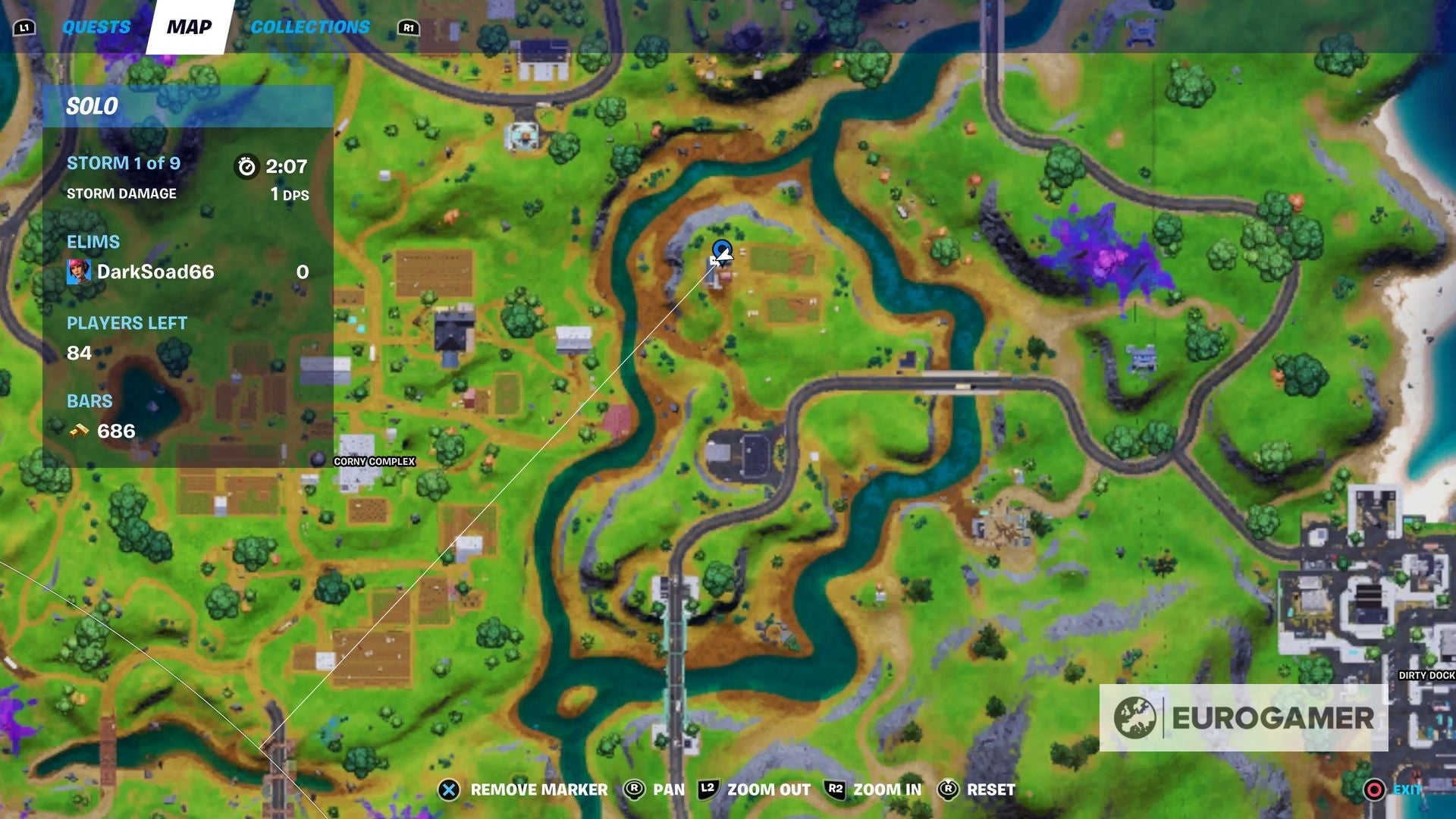Click the Reset option at the bottom

pos(990,789)
